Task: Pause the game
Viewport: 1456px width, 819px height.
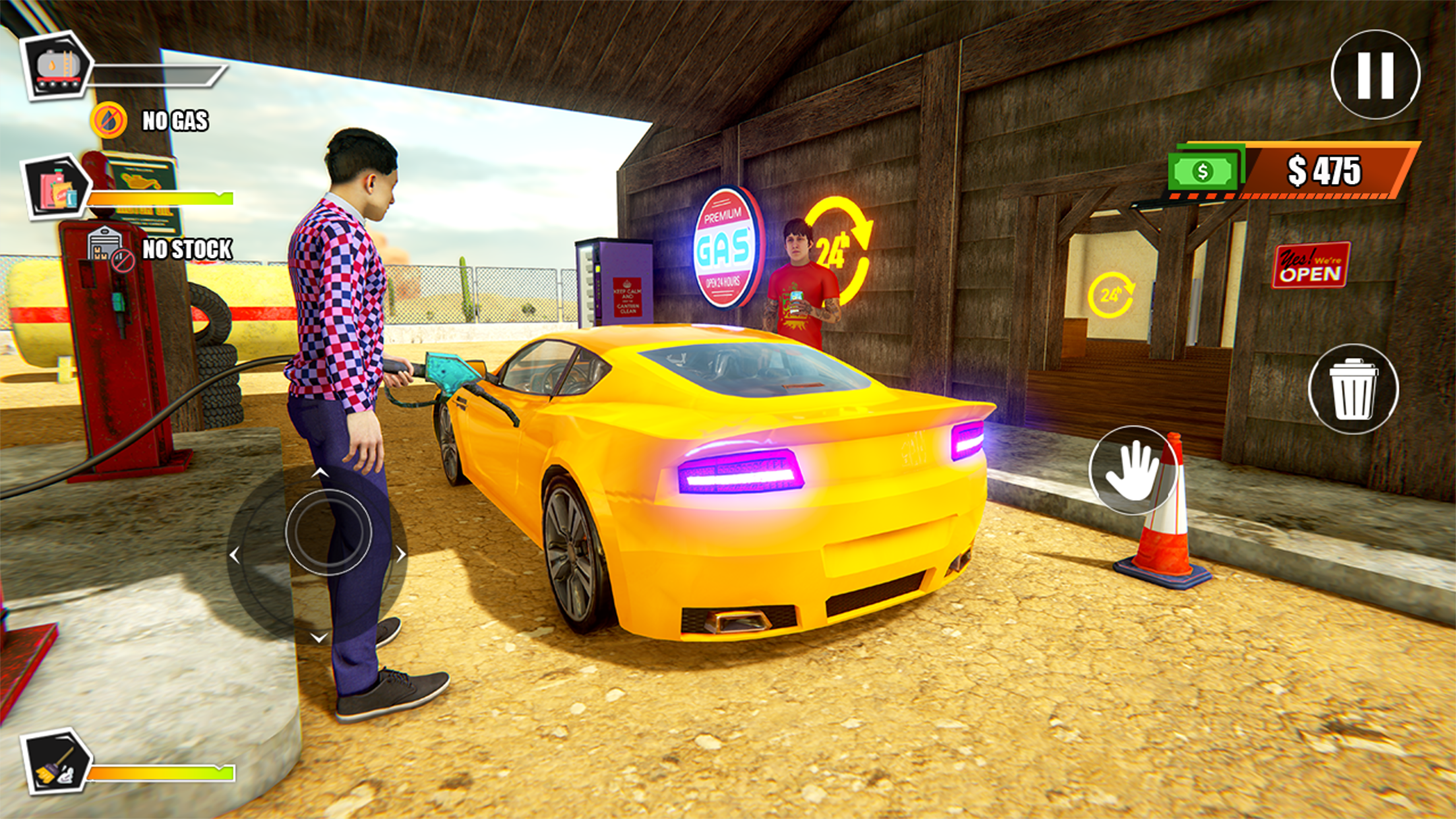Action: point(1375,75)
